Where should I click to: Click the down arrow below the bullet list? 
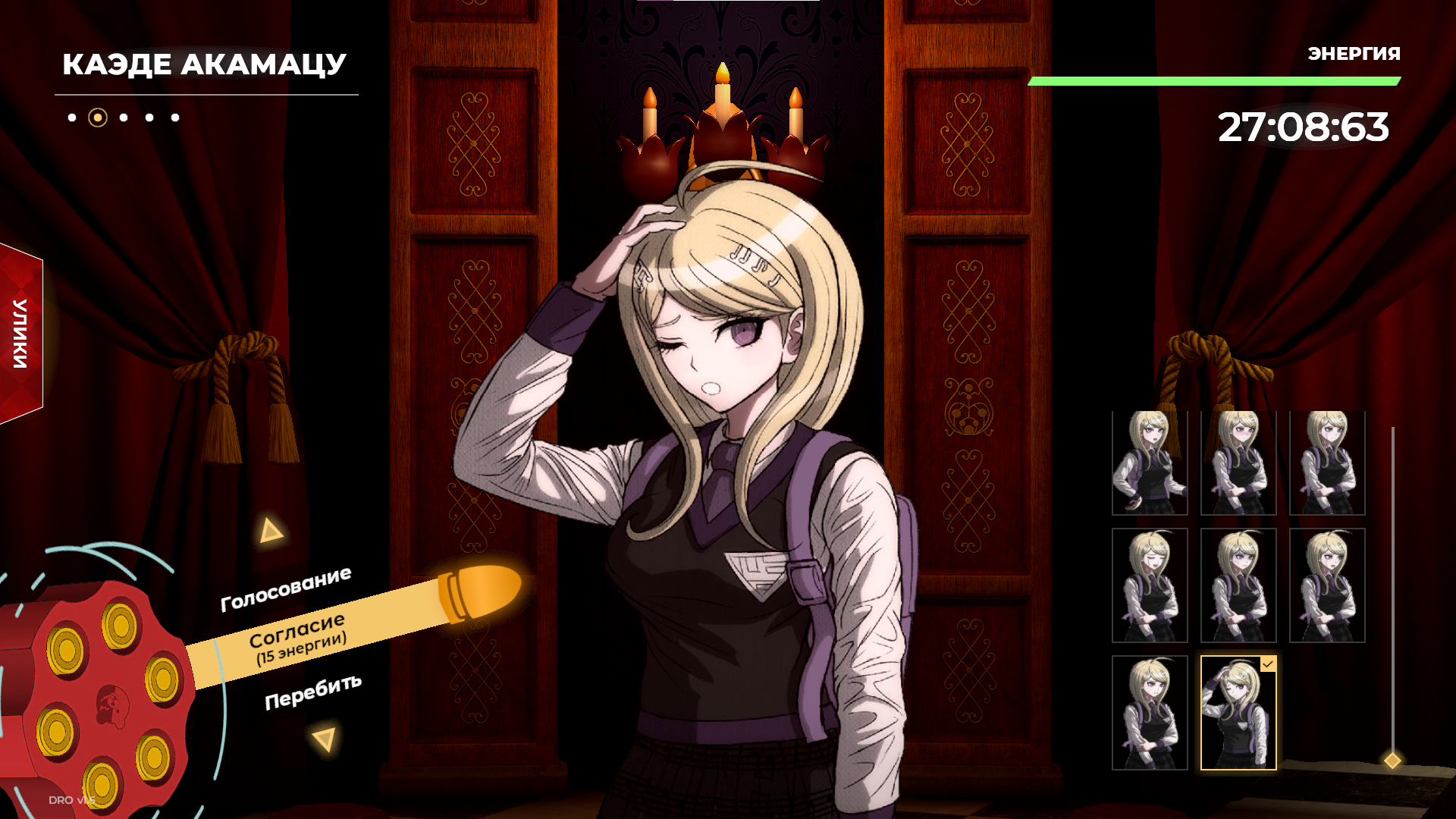tap(325, 739)
